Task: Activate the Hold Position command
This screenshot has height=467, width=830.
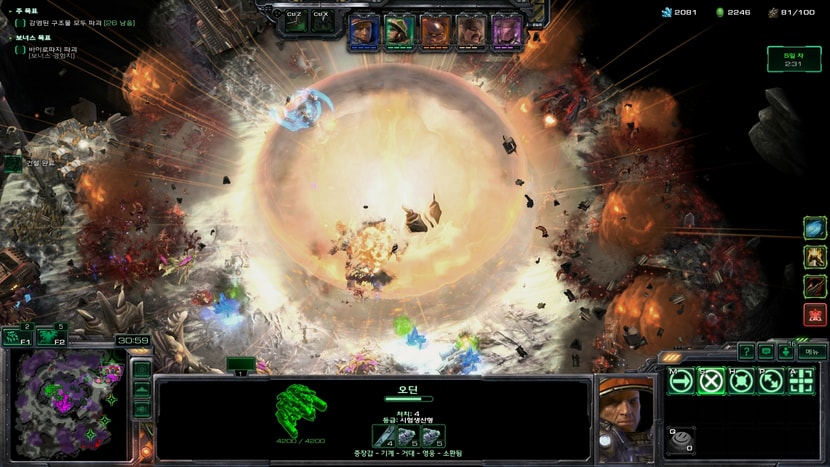Action: click(741, 381)
